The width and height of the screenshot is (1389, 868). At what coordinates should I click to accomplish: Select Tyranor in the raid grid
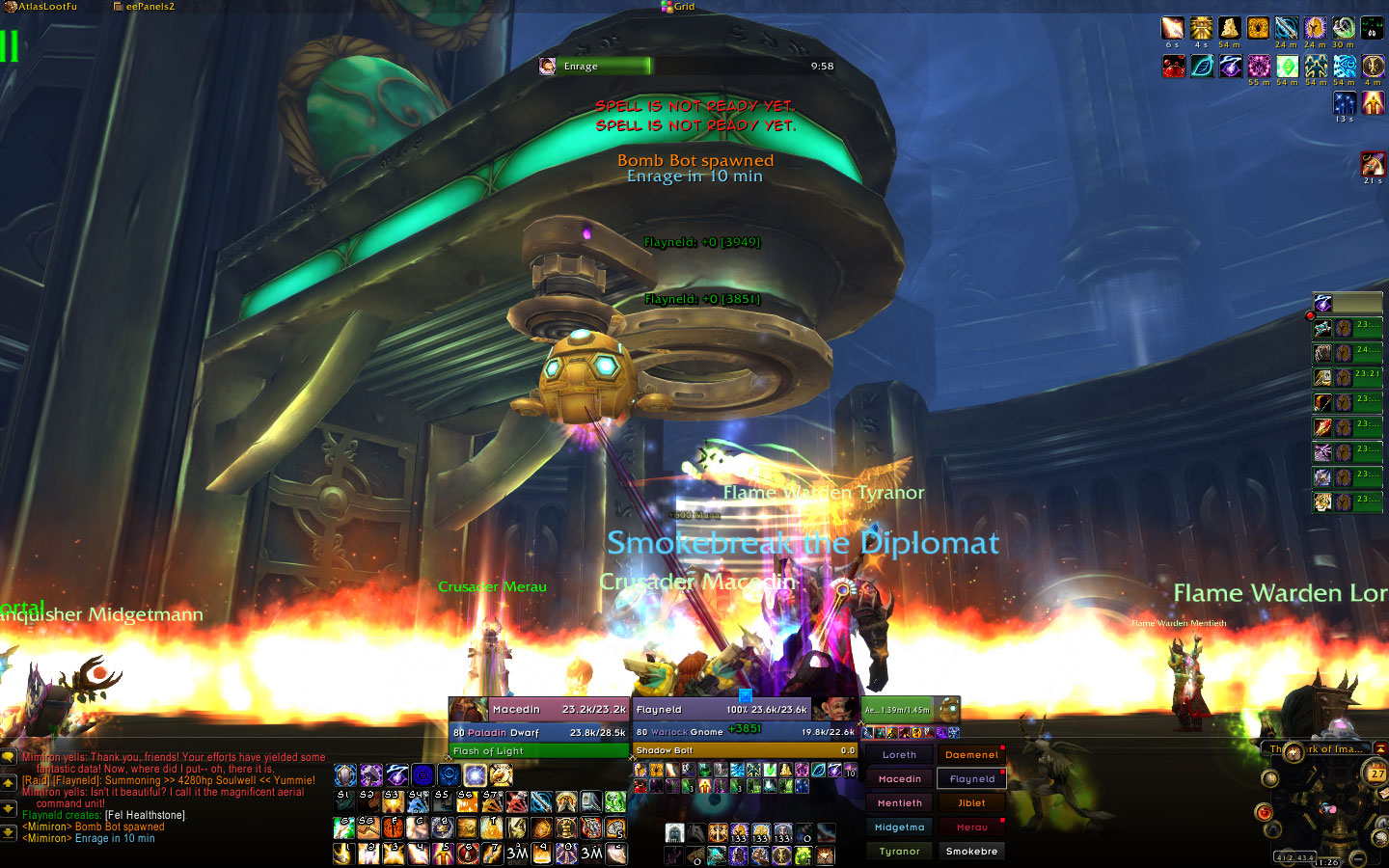899,852
